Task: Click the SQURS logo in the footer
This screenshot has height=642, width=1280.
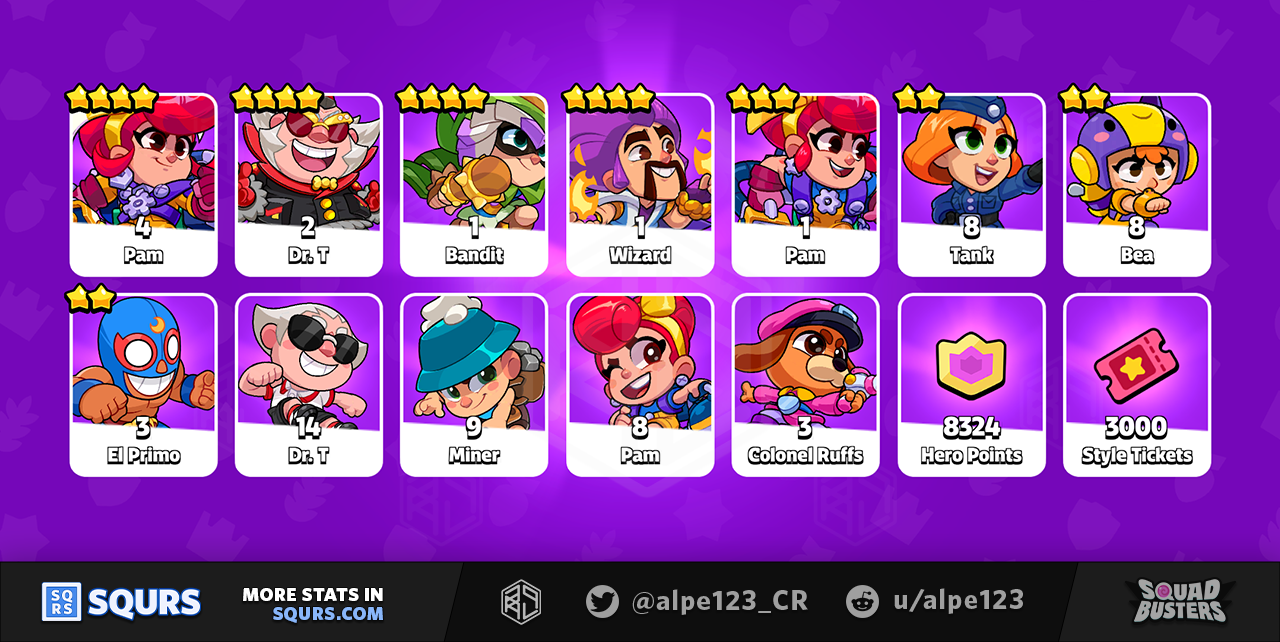Action: (x=121, y=602)
